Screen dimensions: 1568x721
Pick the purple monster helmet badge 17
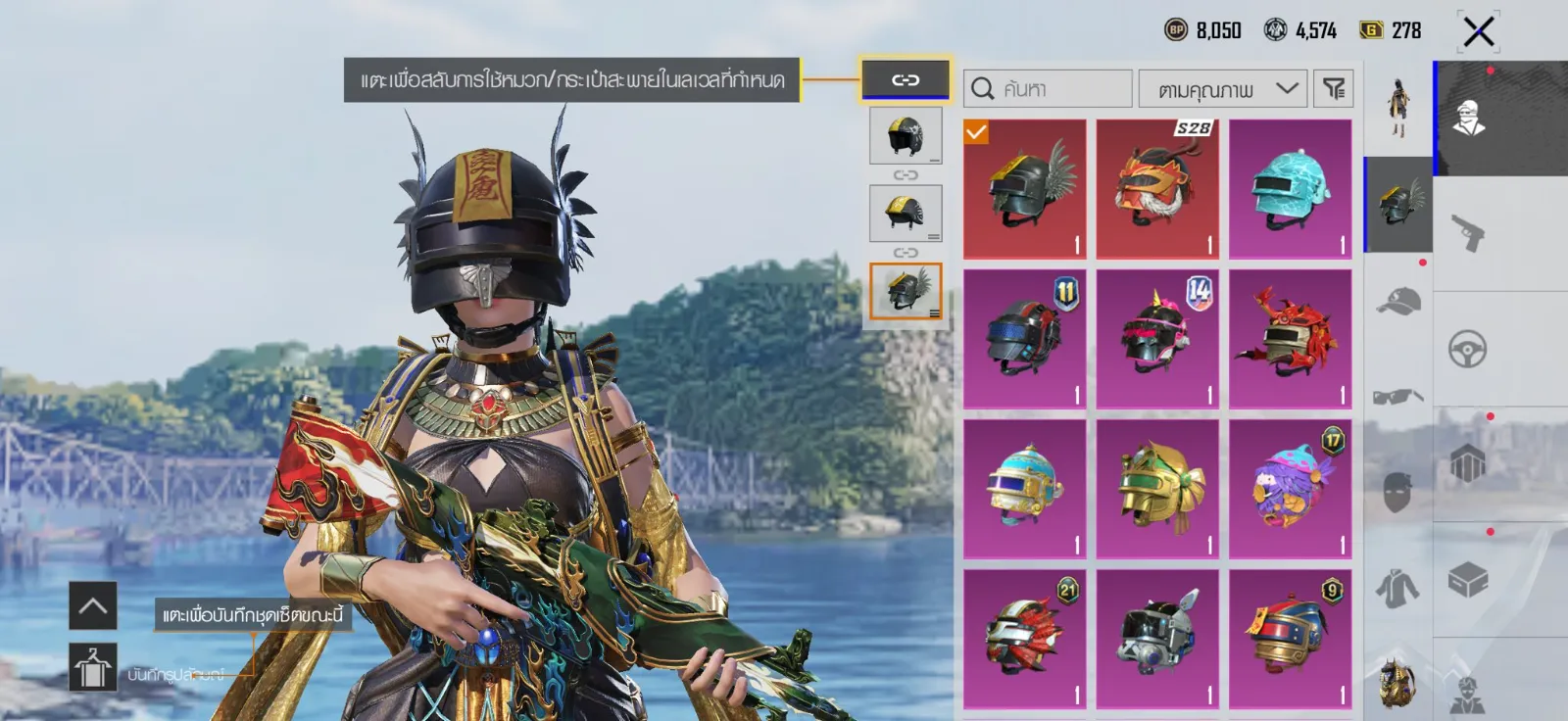click(1290, 489)
